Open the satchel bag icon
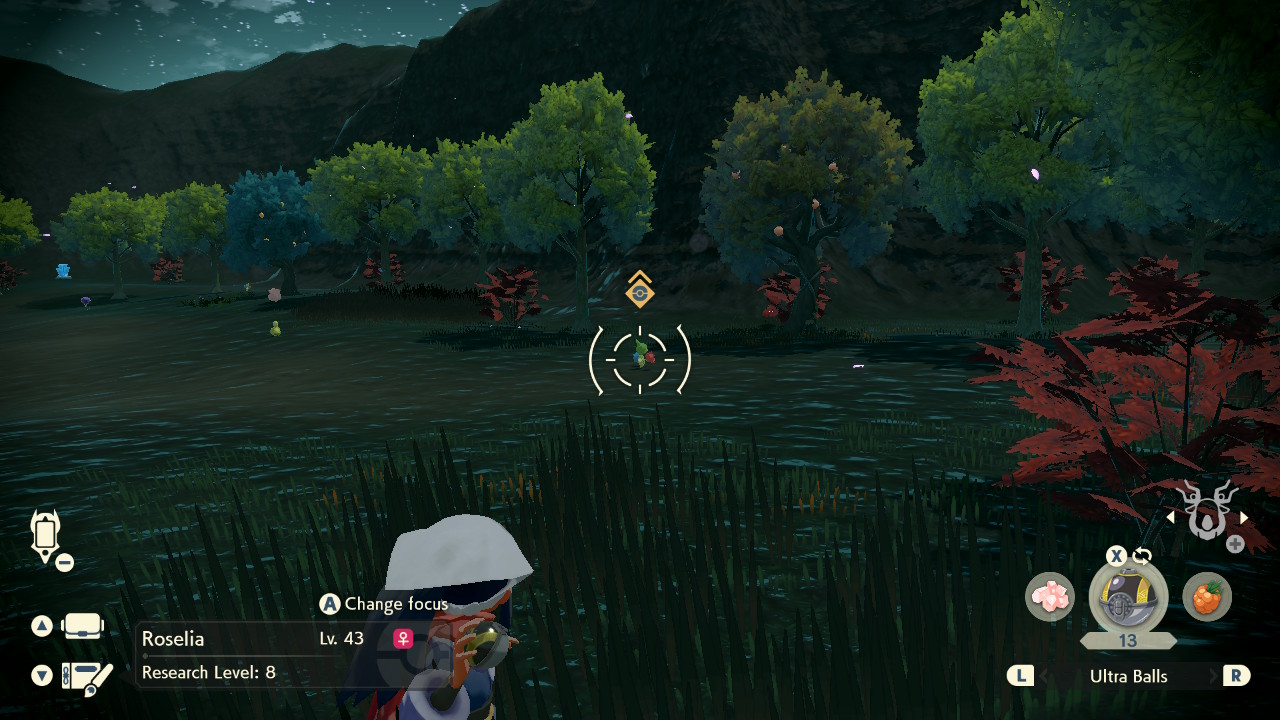 (82, 627)
